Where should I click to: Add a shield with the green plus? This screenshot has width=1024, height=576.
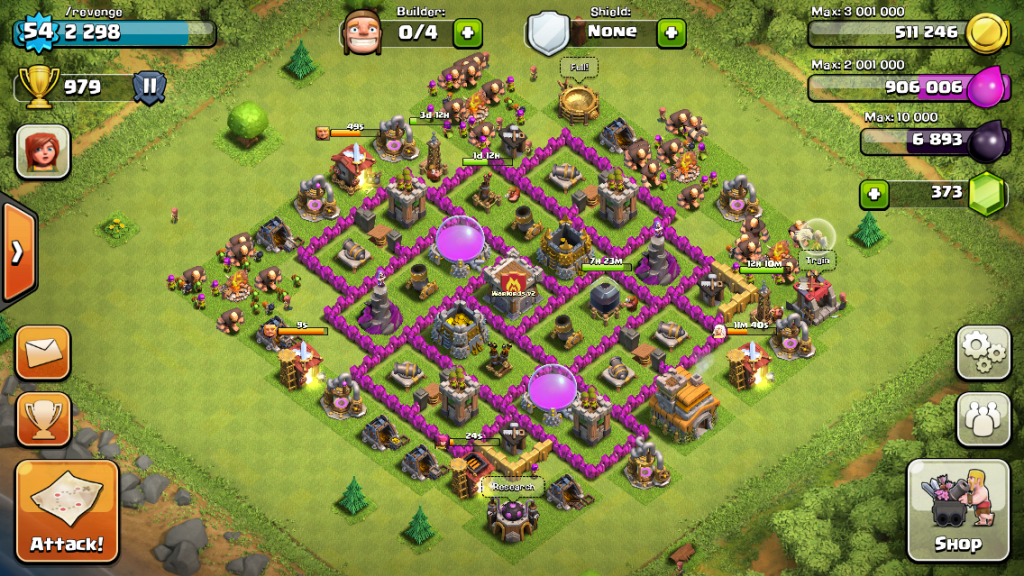[671, 32]
